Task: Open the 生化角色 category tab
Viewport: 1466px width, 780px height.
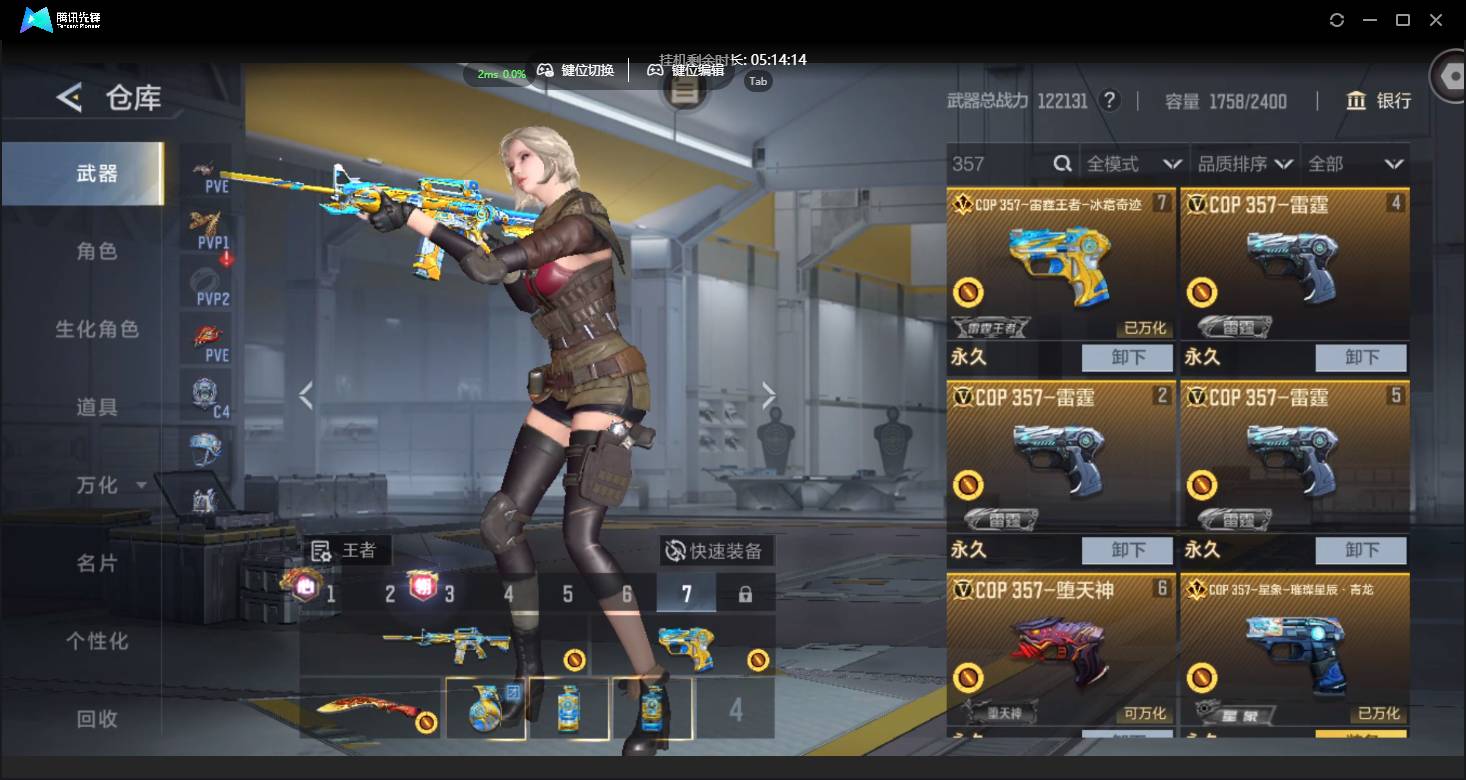Action: (x=97, y=329)
